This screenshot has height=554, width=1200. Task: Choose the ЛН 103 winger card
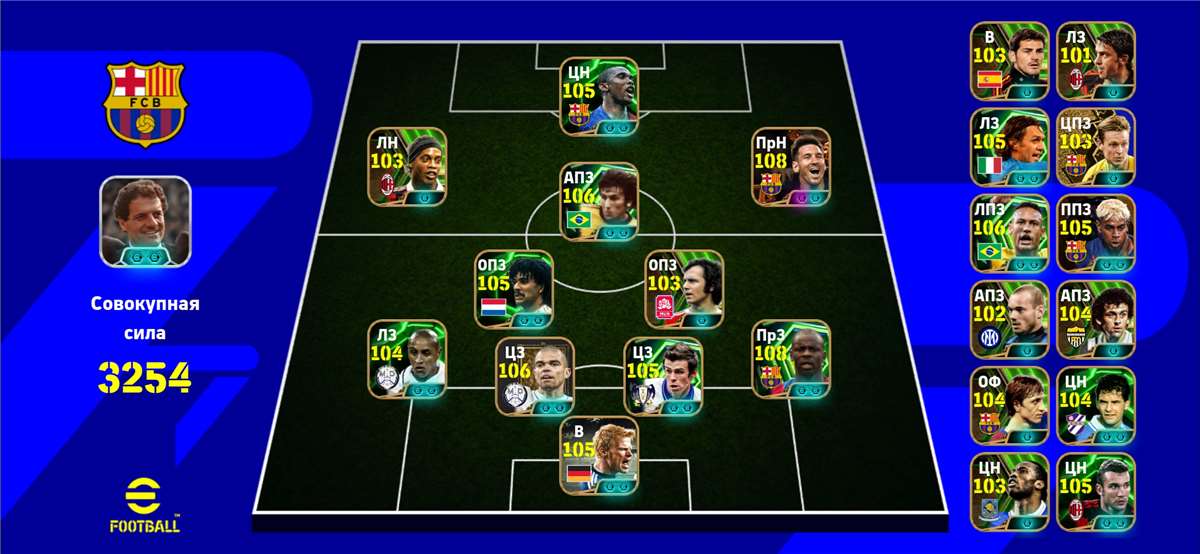tap(406, 167)
